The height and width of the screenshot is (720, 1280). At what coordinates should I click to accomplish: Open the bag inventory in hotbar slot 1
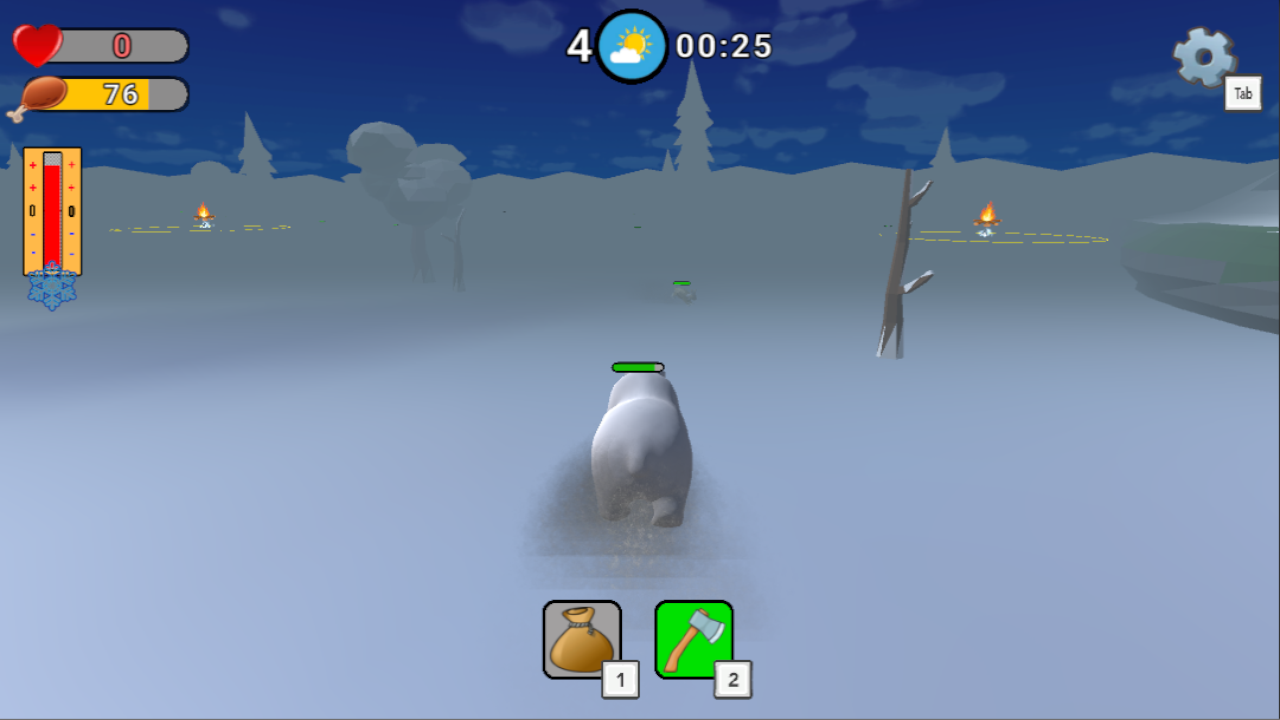[581, 638]
